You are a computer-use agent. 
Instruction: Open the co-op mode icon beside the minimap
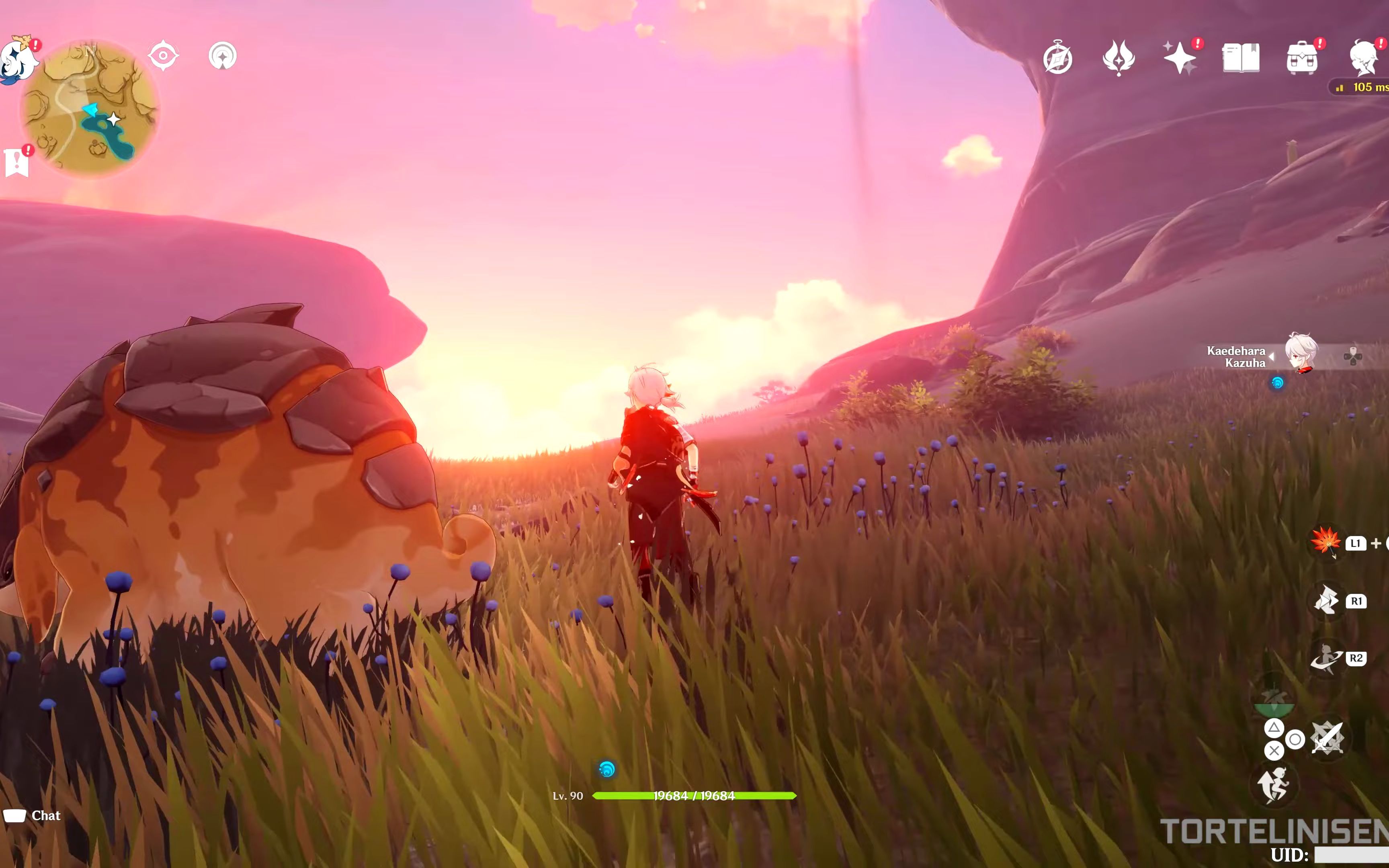tap(223, 56)
